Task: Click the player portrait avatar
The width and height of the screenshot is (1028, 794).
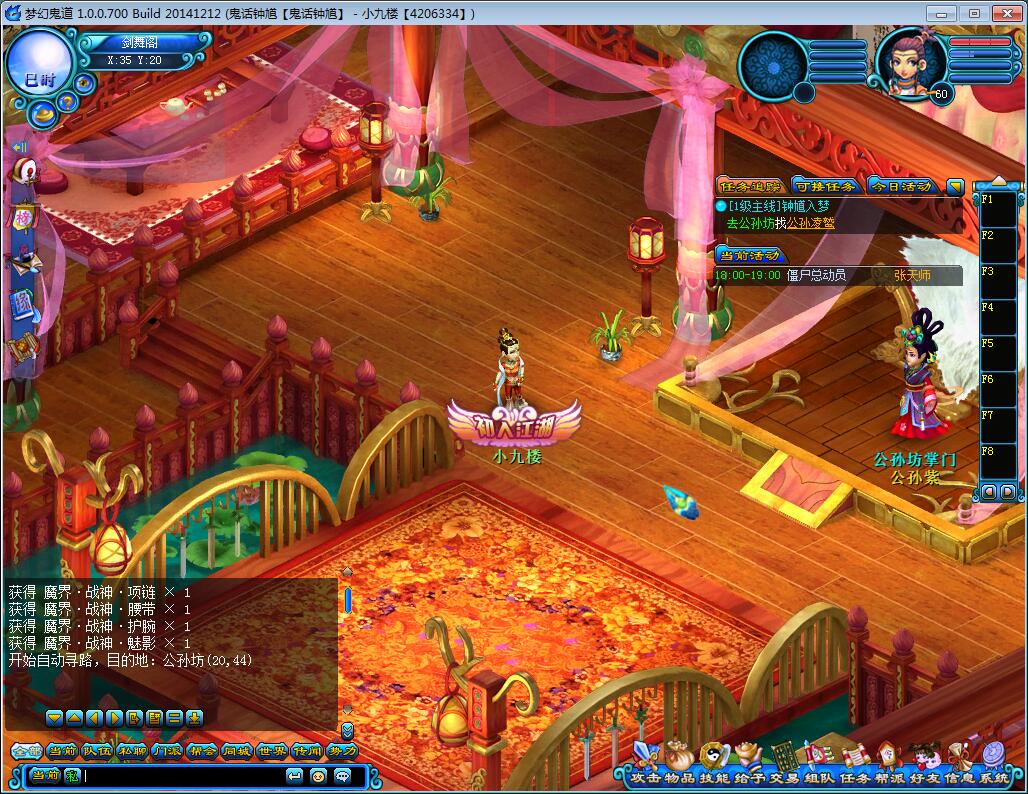Action: pyautogui.click(x=910, y=63)
